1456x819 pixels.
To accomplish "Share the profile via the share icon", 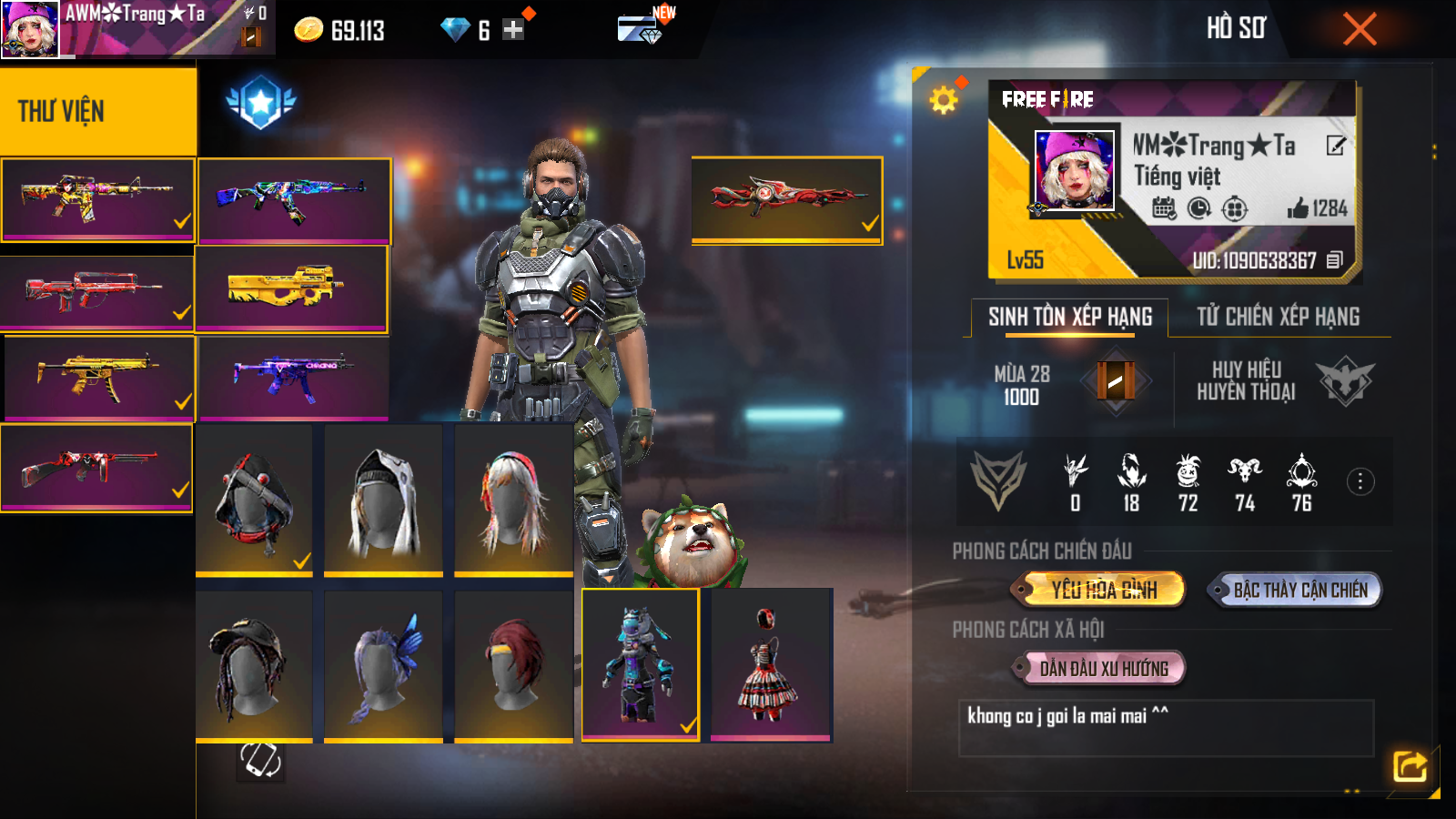I will (1410, 766).
